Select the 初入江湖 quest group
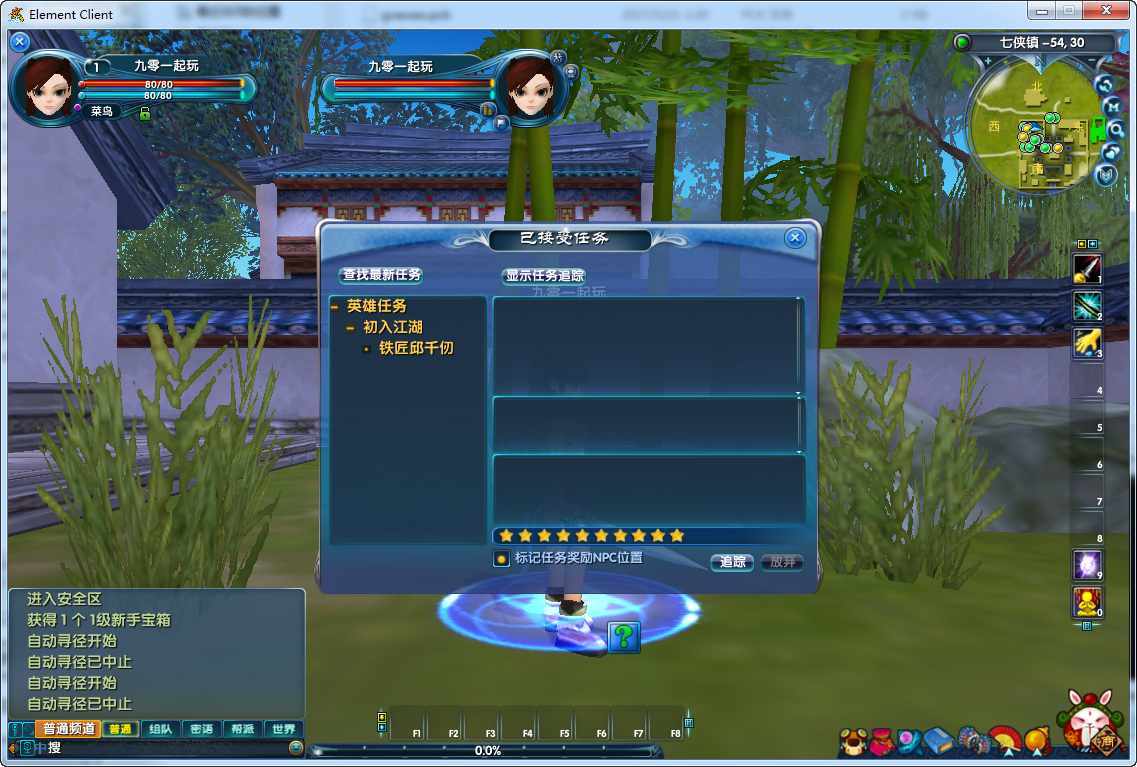1137x767 pixels. [x=392, y=327]
